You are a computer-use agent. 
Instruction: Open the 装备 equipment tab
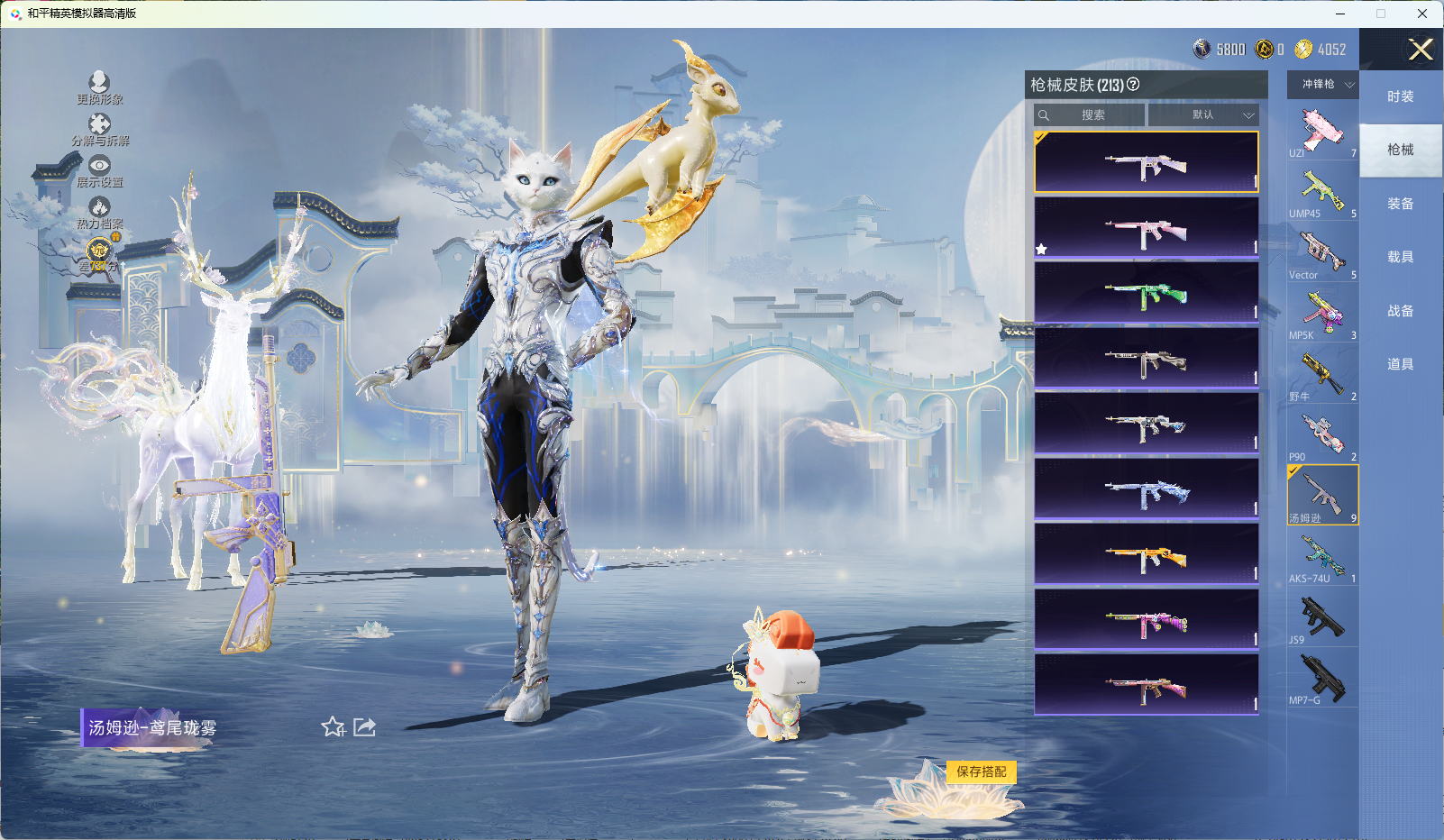(1400, 204)
